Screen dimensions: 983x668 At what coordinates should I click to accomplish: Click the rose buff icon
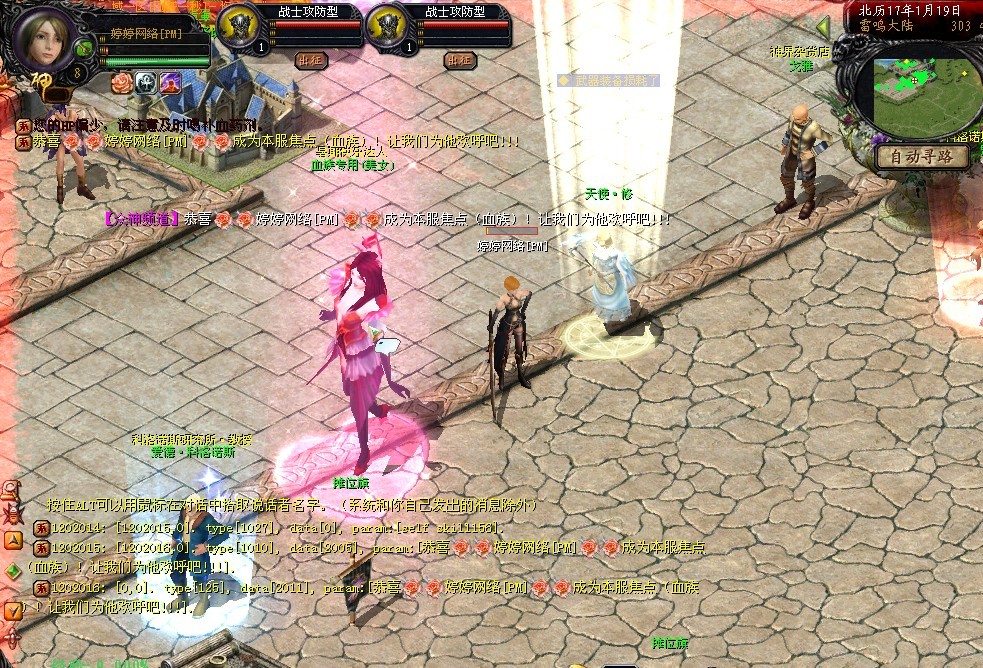pos(121,81)
